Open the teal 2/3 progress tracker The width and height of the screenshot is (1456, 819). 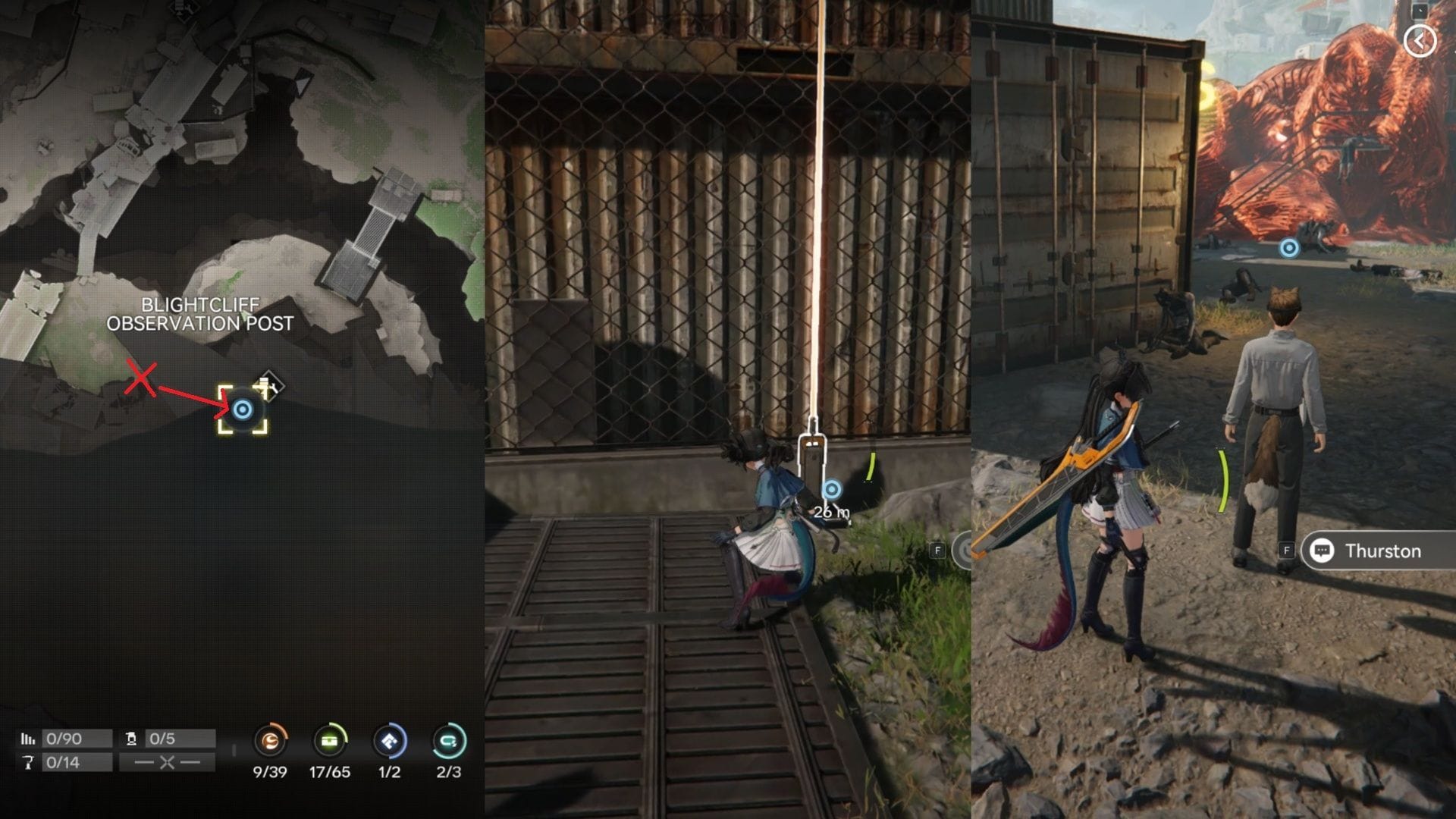tap(448, 741)
